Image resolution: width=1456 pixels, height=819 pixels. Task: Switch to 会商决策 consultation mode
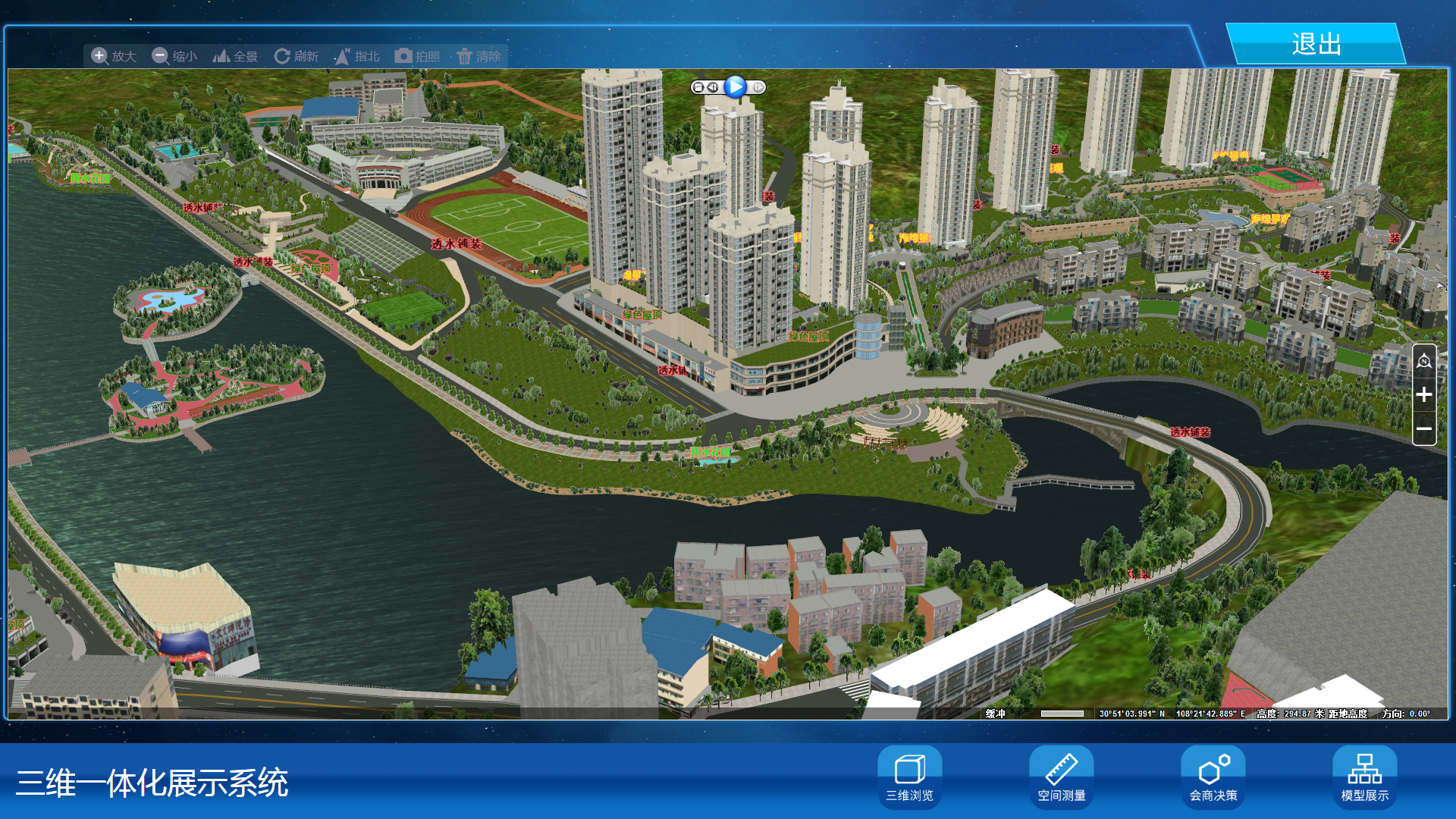coord(1213,777)
